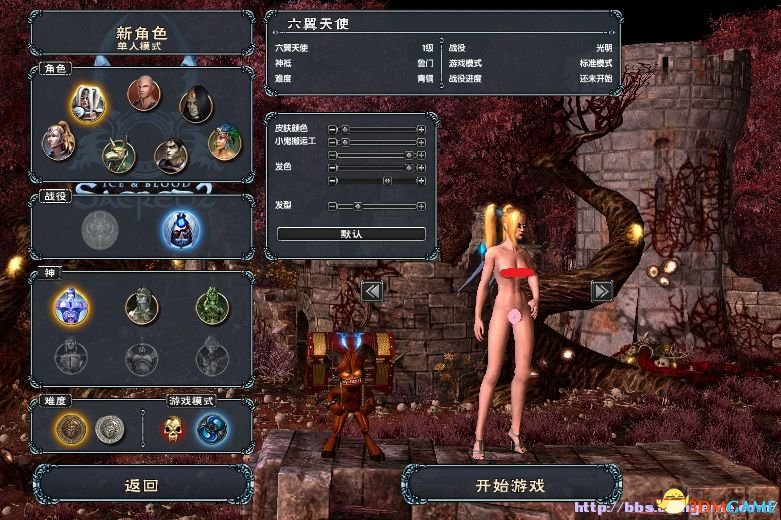Reset appearance with the 默认 button
This screenshot has height=520, width=781.
351,234
